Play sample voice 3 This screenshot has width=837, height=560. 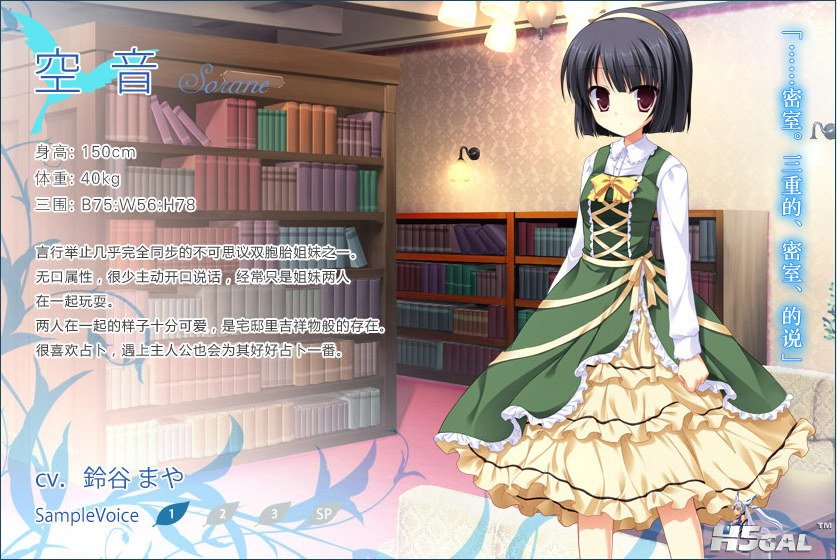(273, 515)
